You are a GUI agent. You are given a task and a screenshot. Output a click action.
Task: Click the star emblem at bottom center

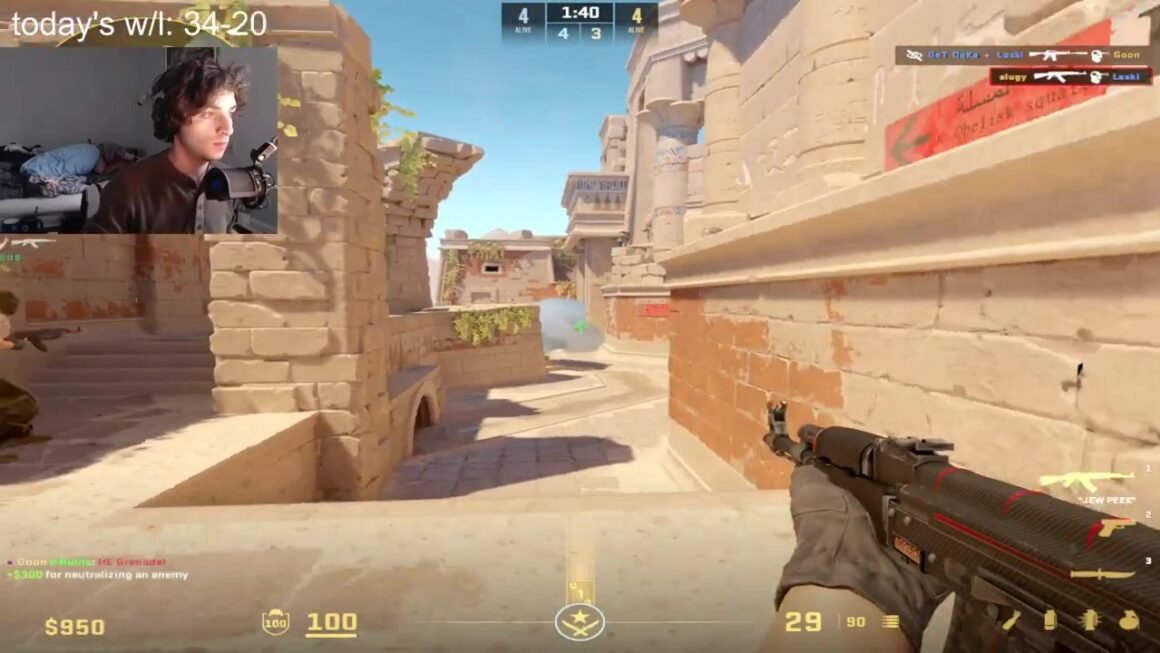click(x=580, y=622)
